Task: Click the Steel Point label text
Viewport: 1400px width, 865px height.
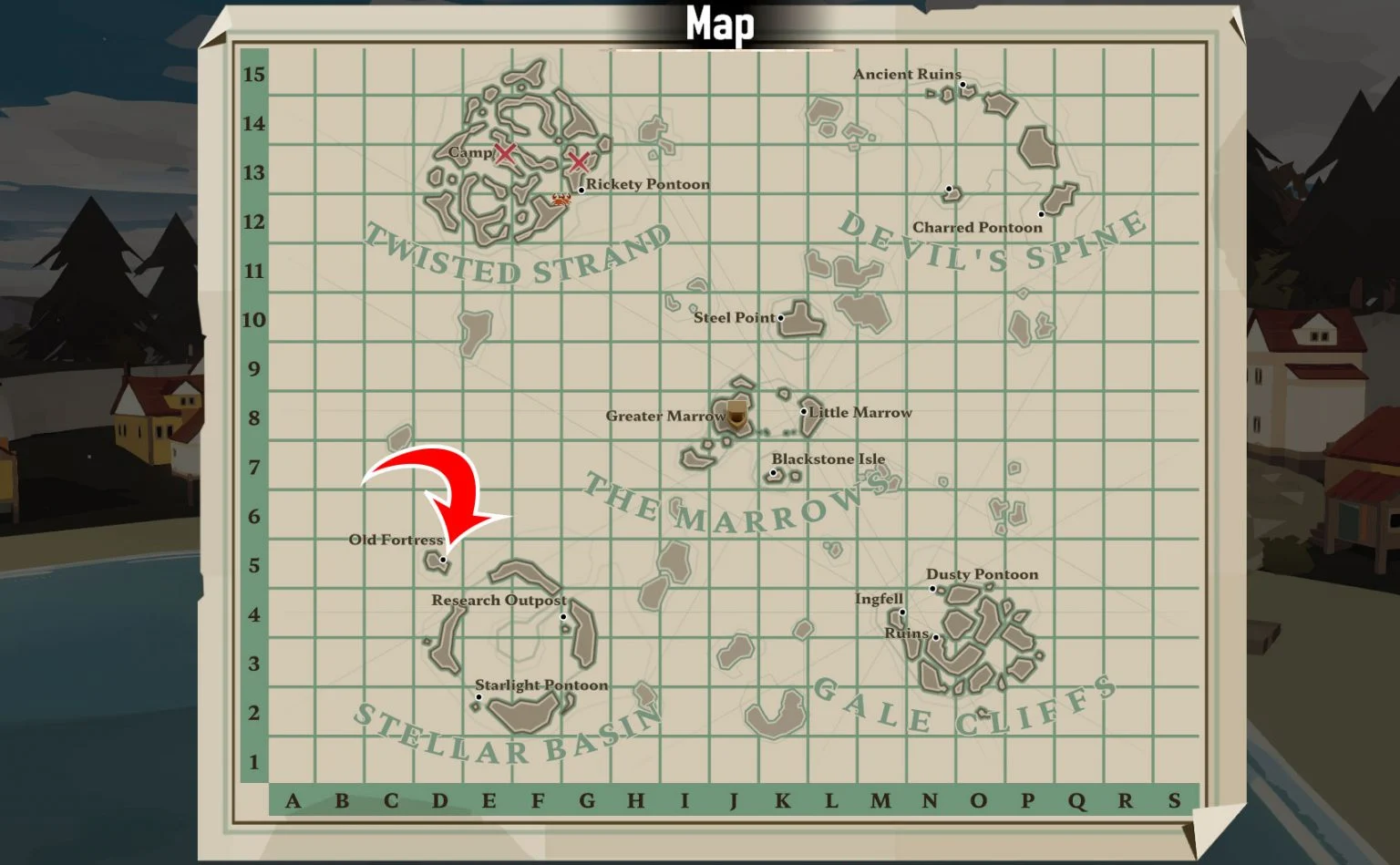Action: [x=735, y=318]
